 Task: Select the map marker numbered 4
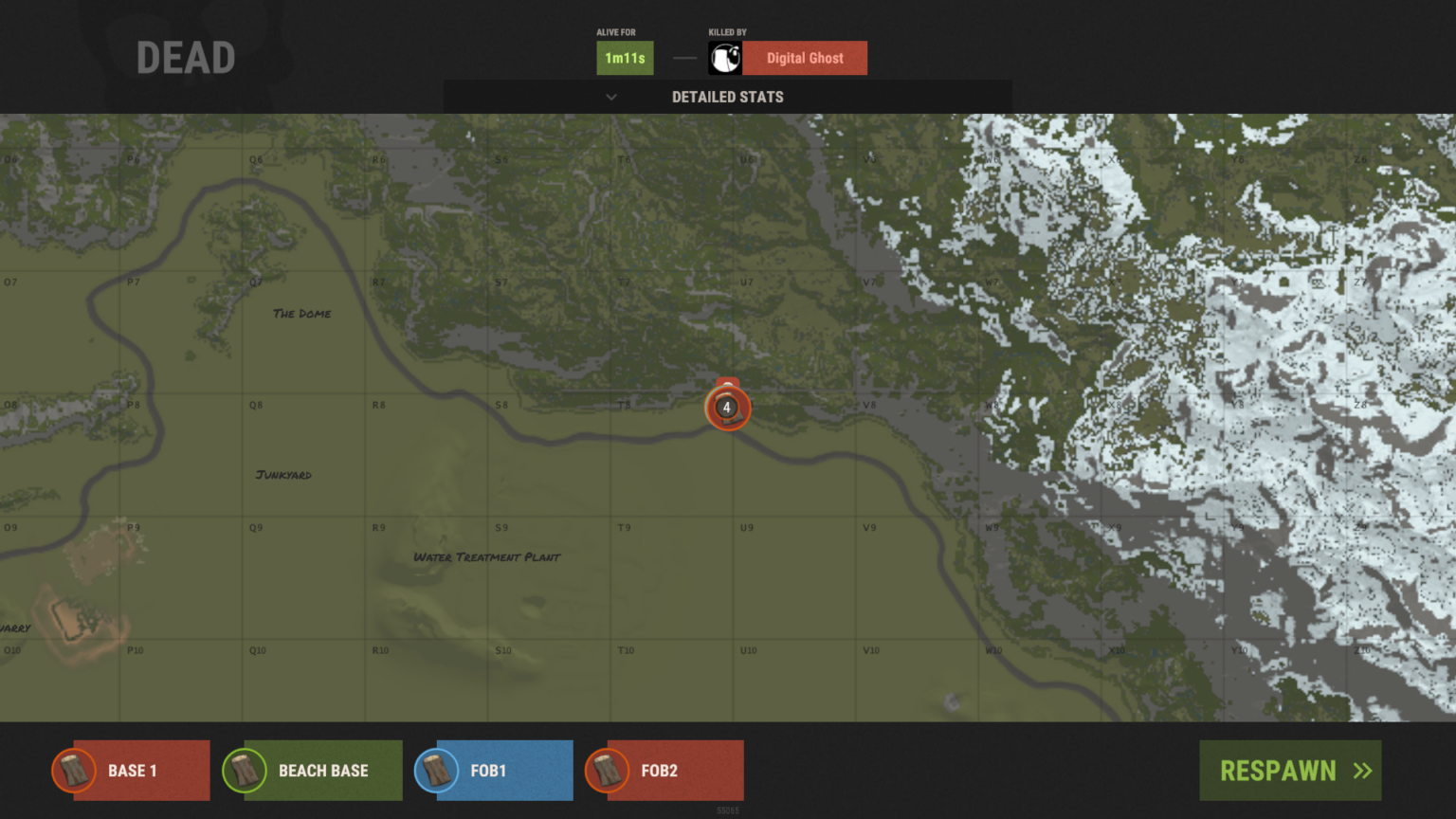pyautogui.click(x=727, y=408)
